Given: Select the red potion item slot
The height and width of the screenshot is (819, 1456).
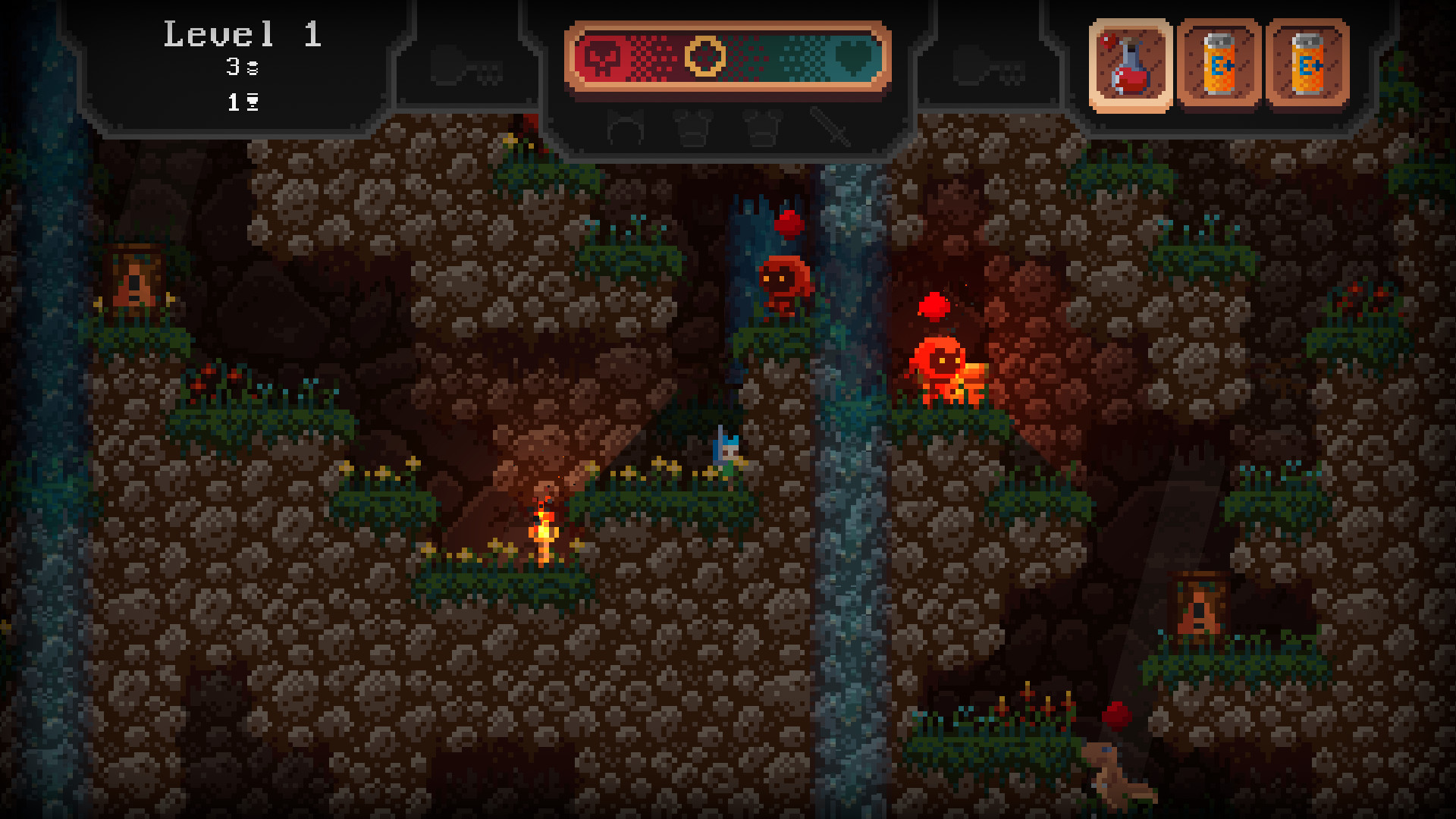Looking at the screenshot, I should 1131,65.
